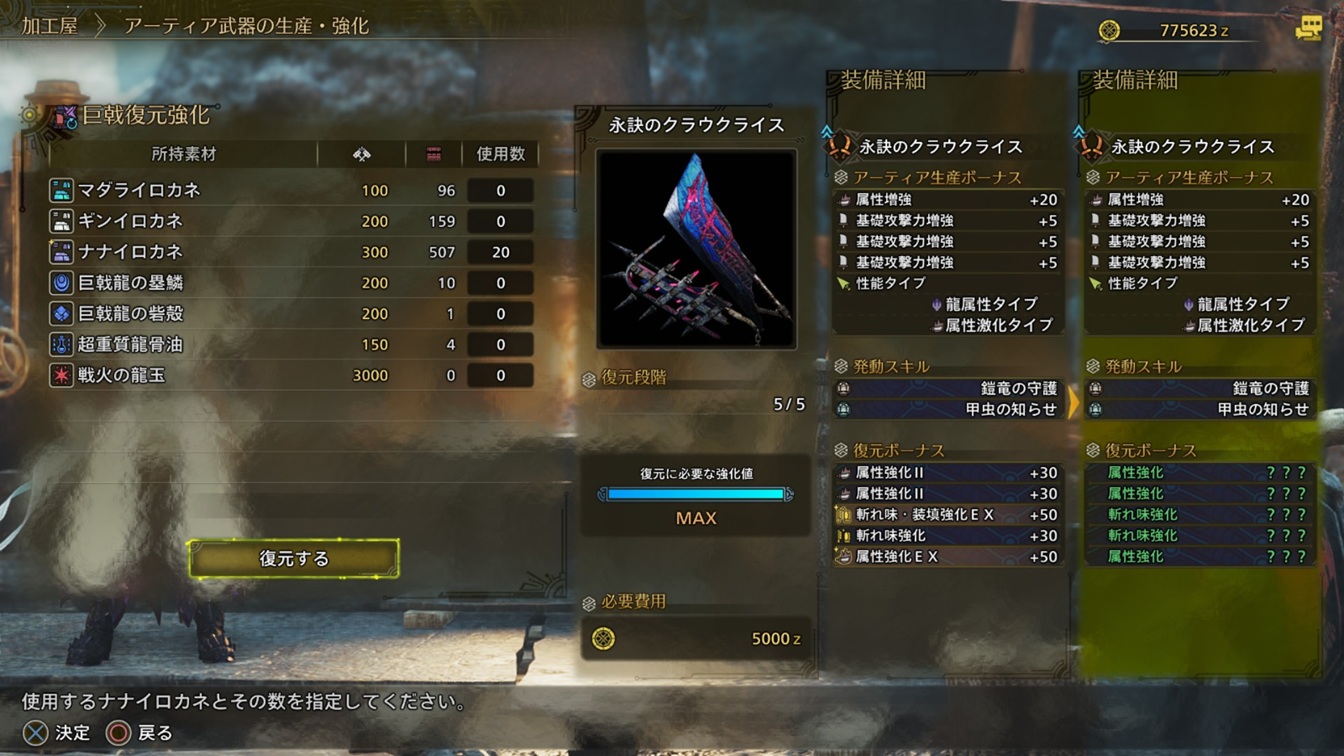Open the chat icon next to zenny
This screenshot has height=756, width=1344.
pos(1309,29)
